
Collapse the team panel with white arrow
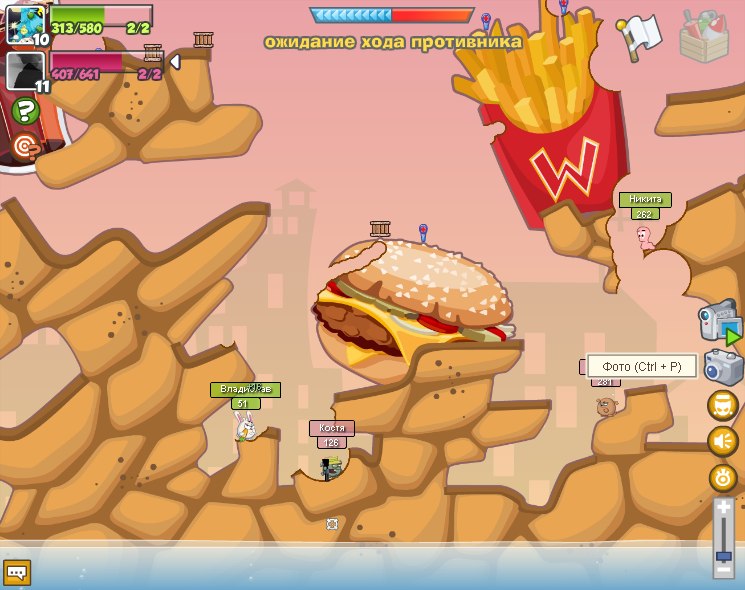pos(175,62)
